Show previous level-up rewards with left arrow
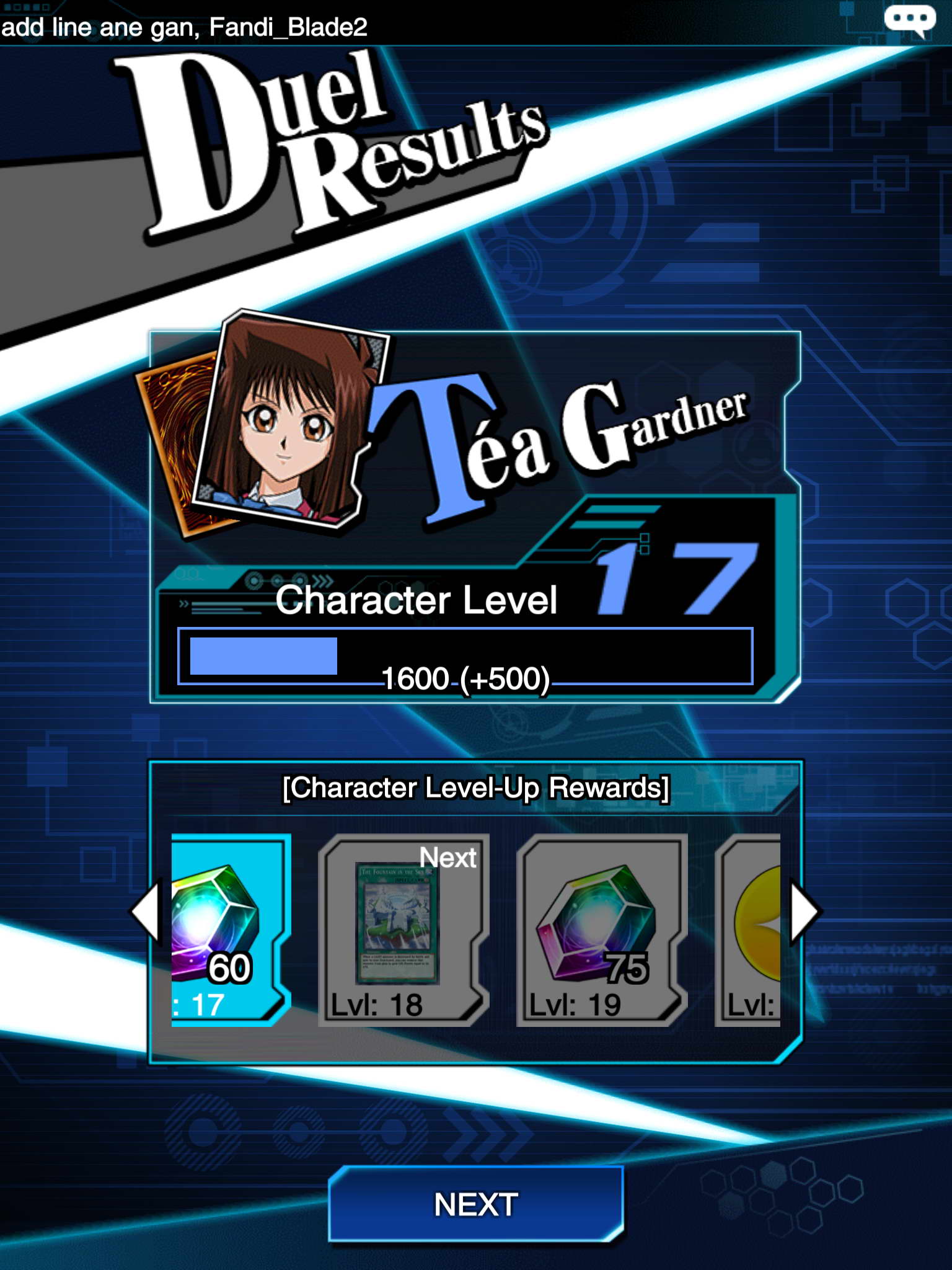 146,912
